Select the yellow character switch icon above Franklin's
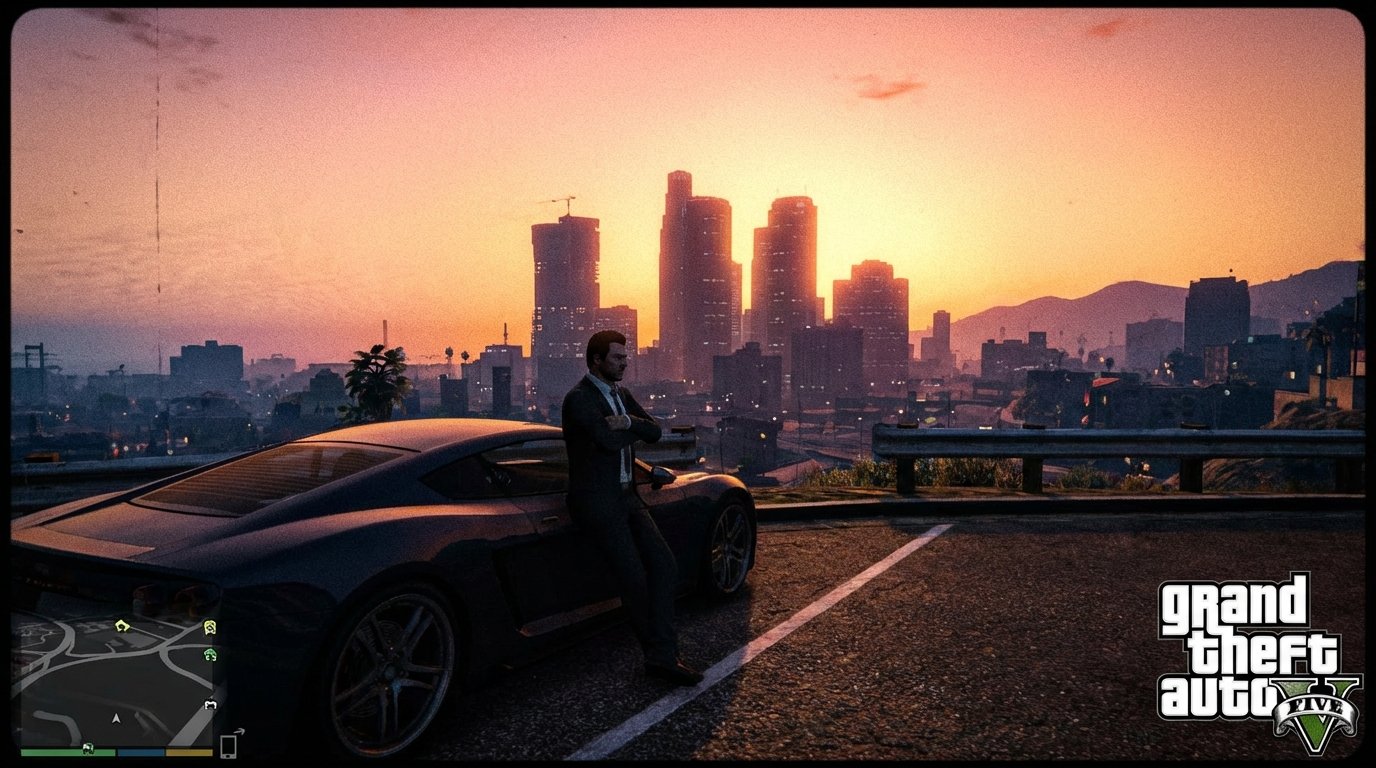The image size is (1376, 768). [x=209, y=627]
